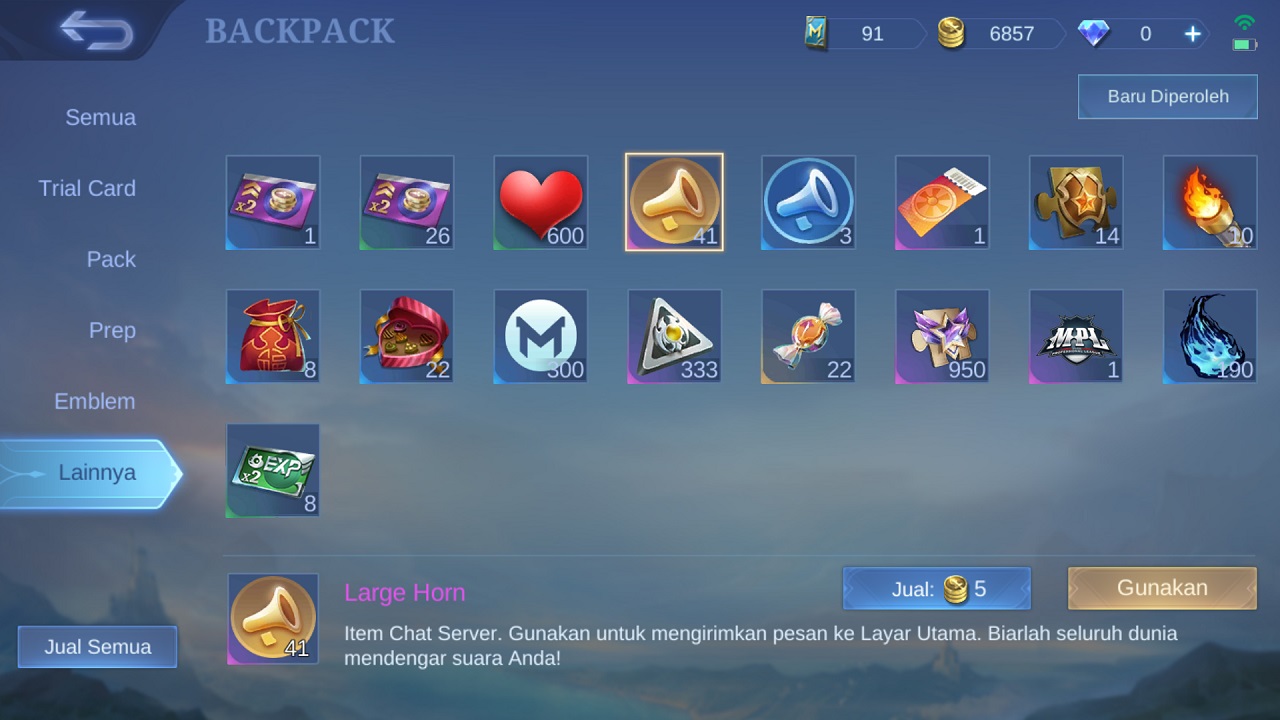This screenshot has width=1280, height=720.
Task: Select the heart-shaped chocolate box item
Action: [x=406, y=336]
